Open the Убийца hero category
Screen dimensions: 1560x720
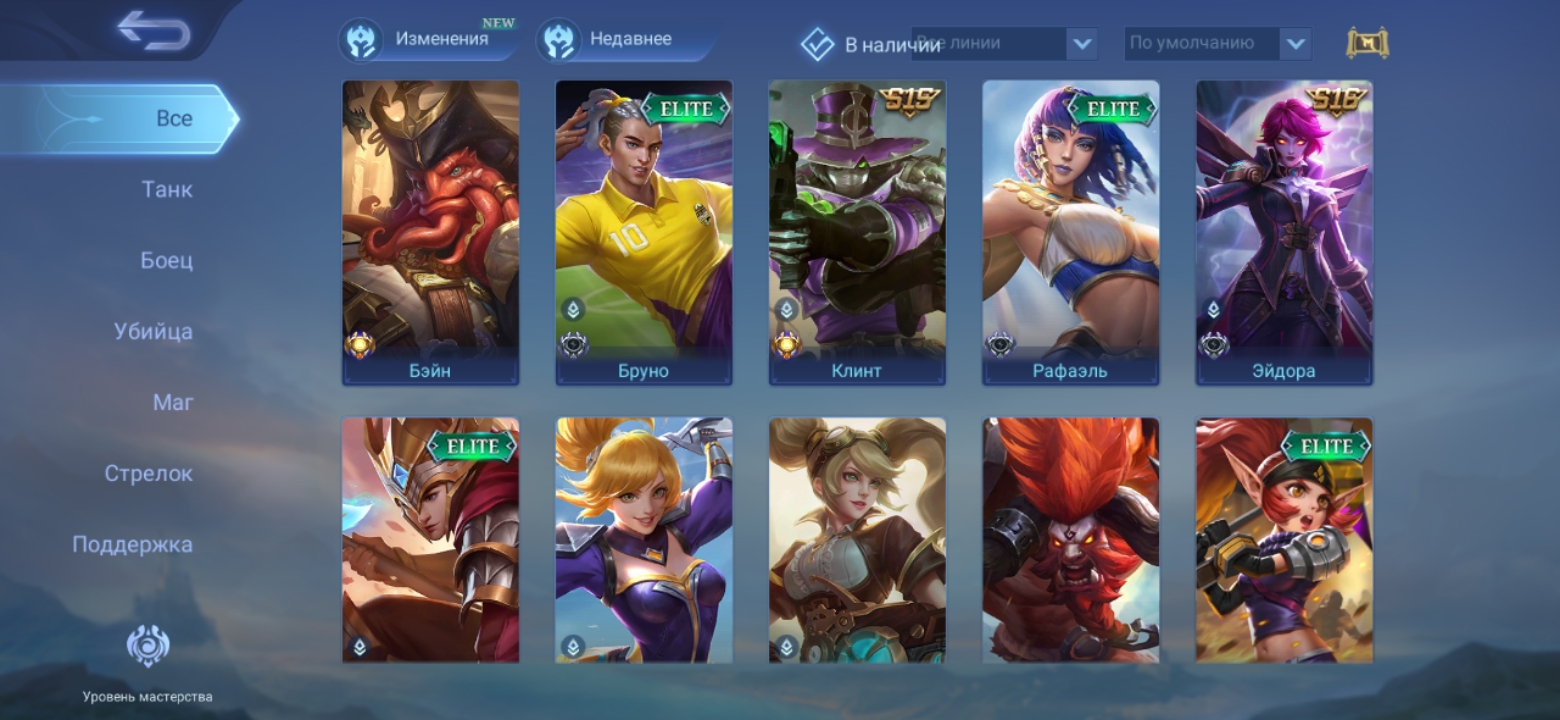click(x=153, y=331)
